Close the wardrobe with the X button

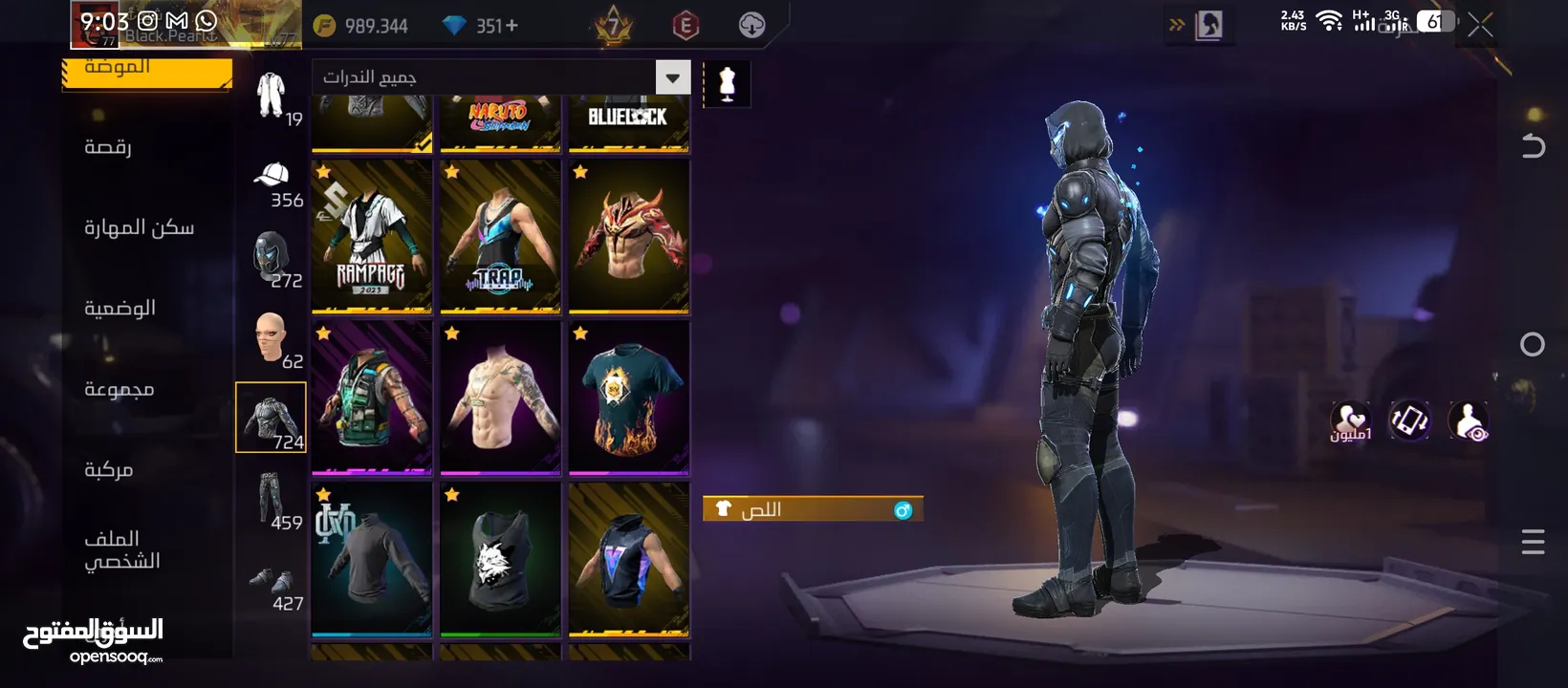coord(1480,26)
